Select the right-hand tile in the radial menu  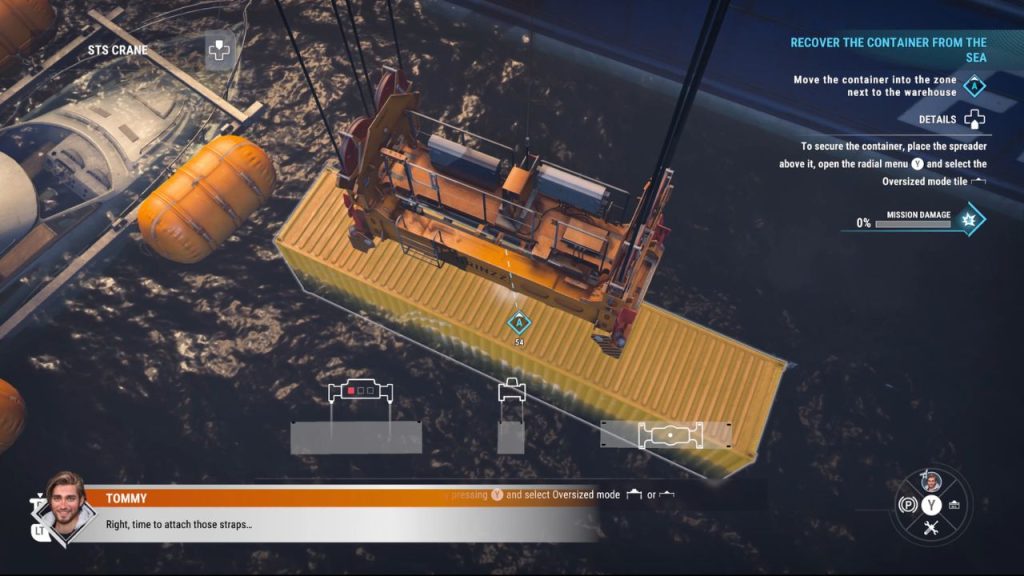tap(955, 505)
